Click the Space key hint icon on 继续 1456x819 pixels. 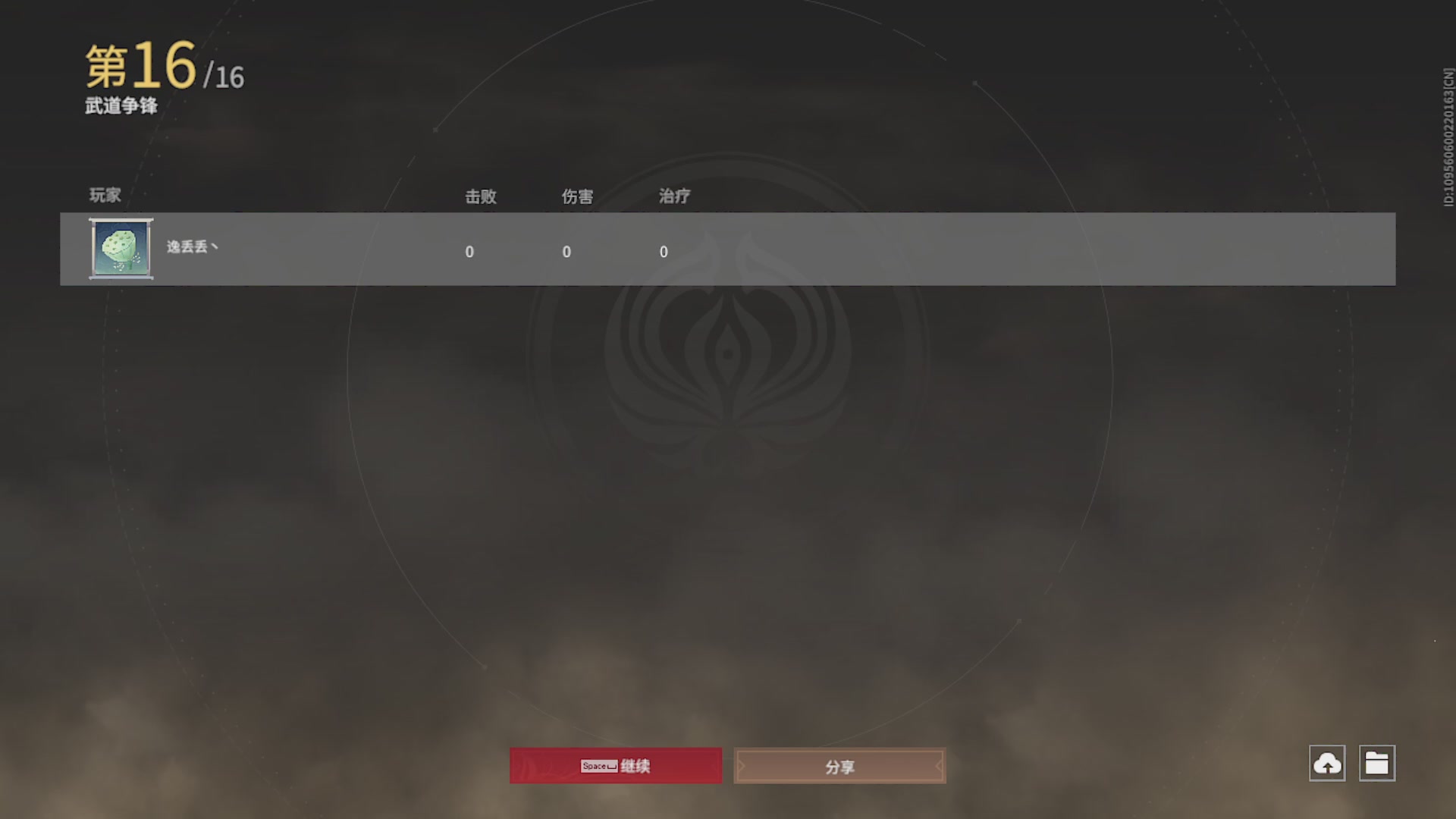coord(598,766)
